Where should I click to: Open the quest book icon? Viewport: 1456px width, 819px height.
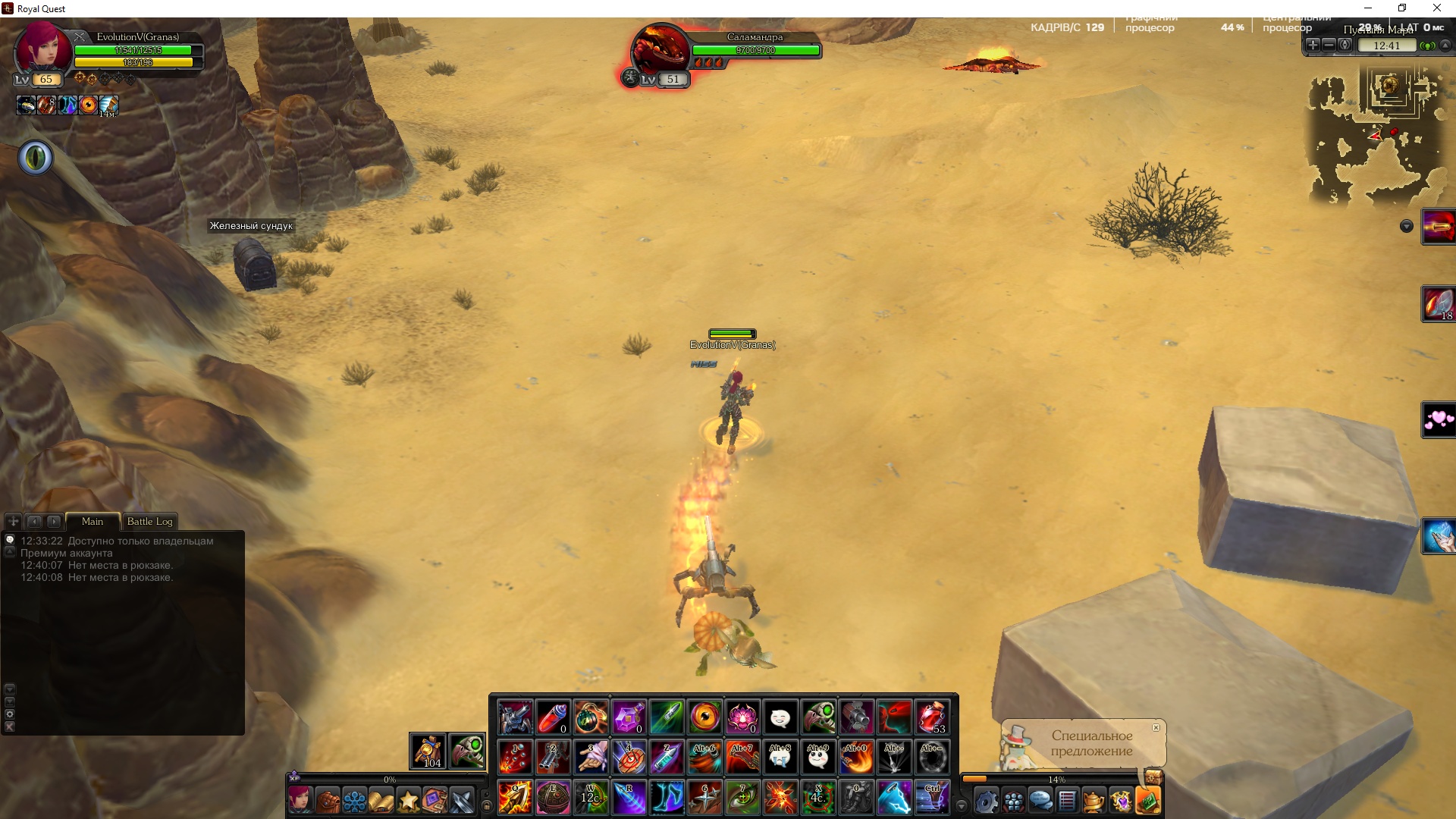(381, 801)
